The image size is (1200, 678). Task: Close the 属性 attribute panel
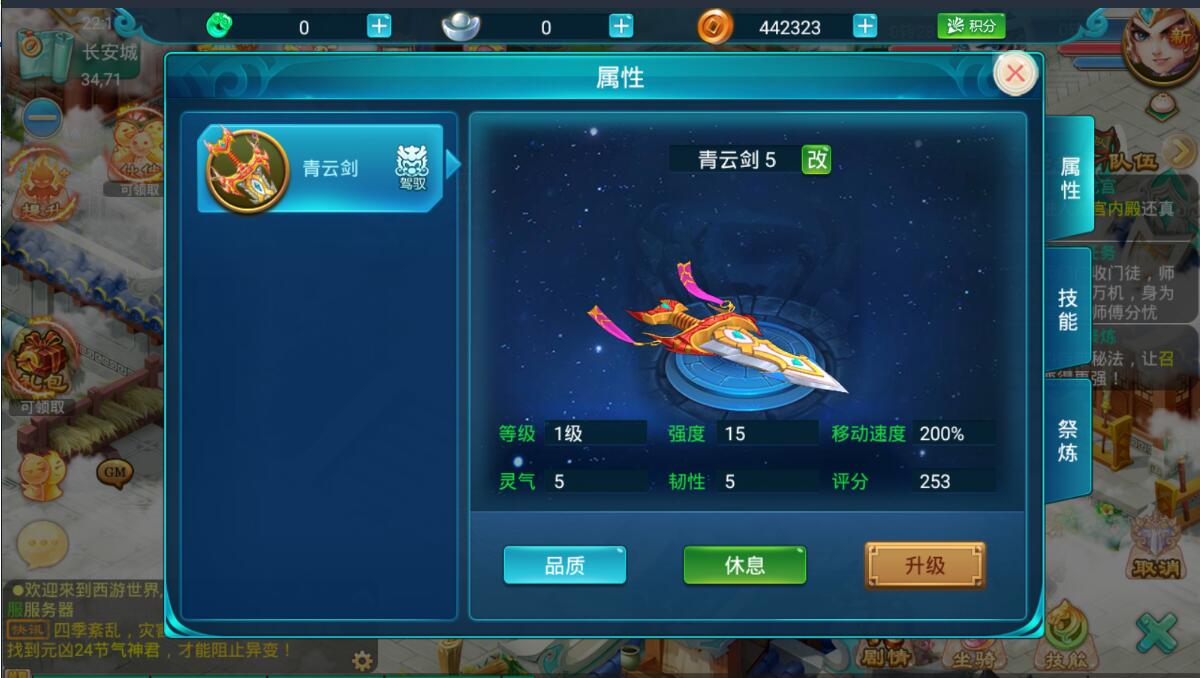[x=1015, y=73]
